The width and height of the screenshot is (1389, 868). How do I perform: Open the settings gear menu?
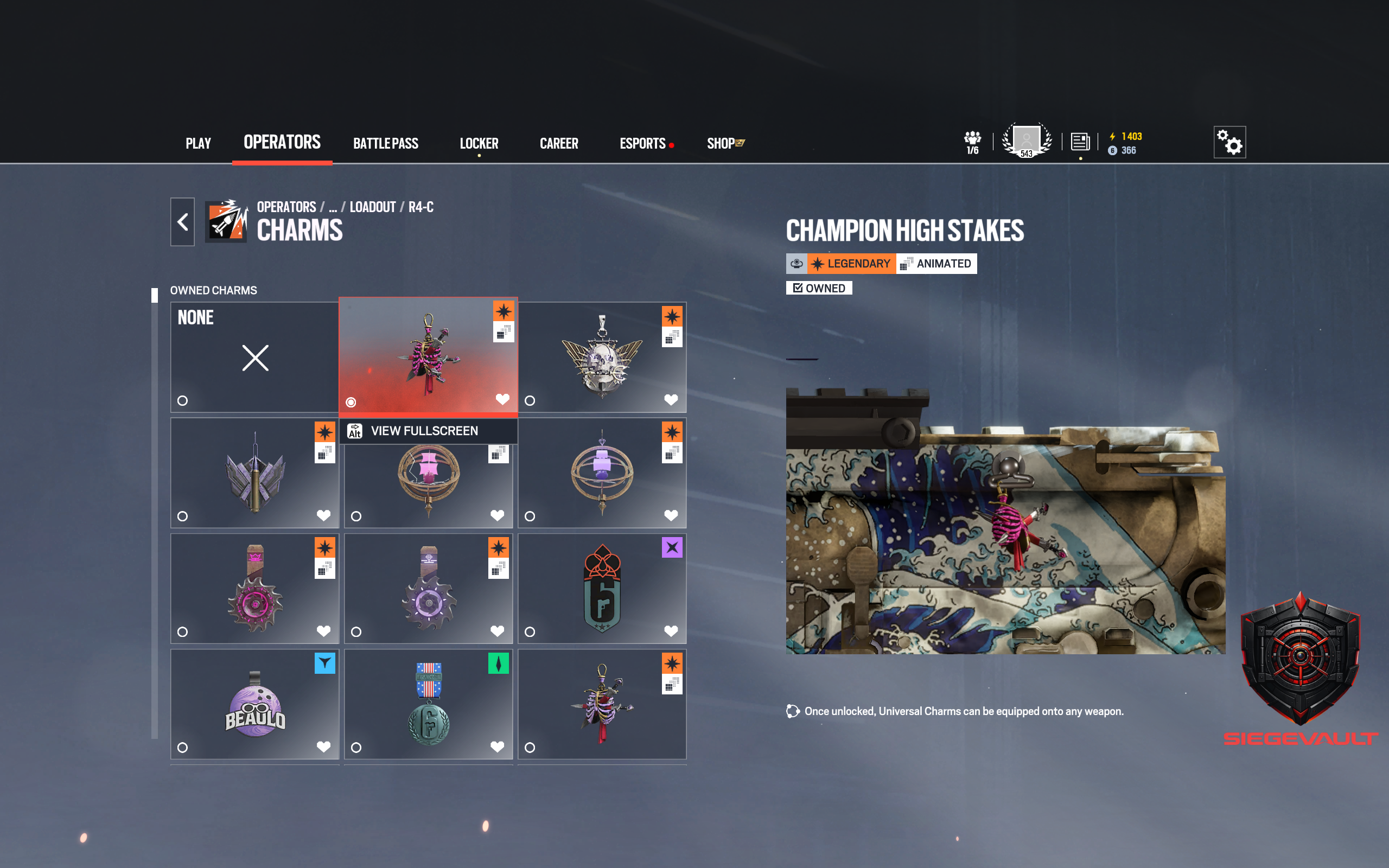click(x=1229, y=141)
